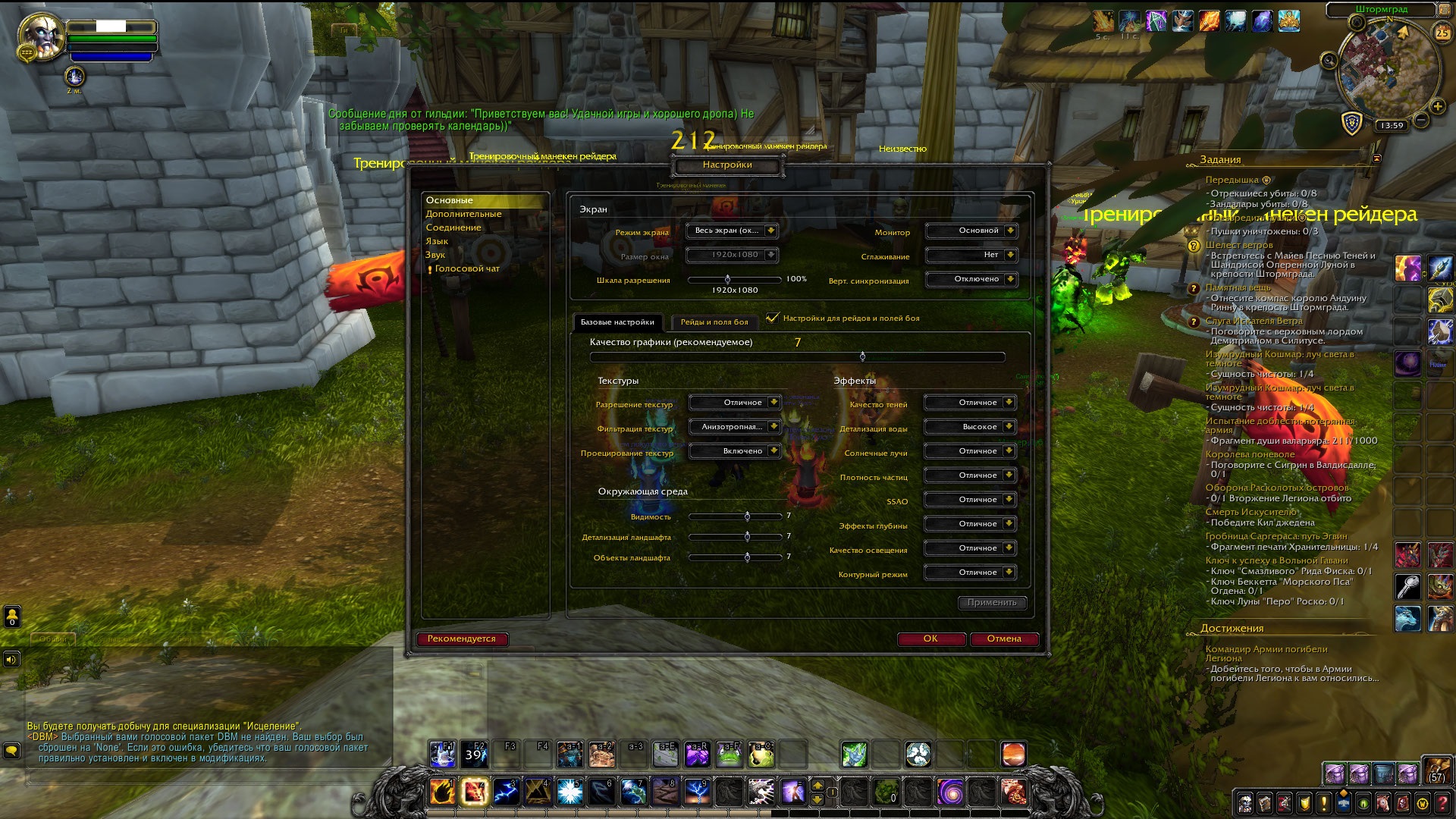Change the Качество теней dropdown
Image resolution: width=1456 pixels, height=819 pixels.
coord(969,403)
